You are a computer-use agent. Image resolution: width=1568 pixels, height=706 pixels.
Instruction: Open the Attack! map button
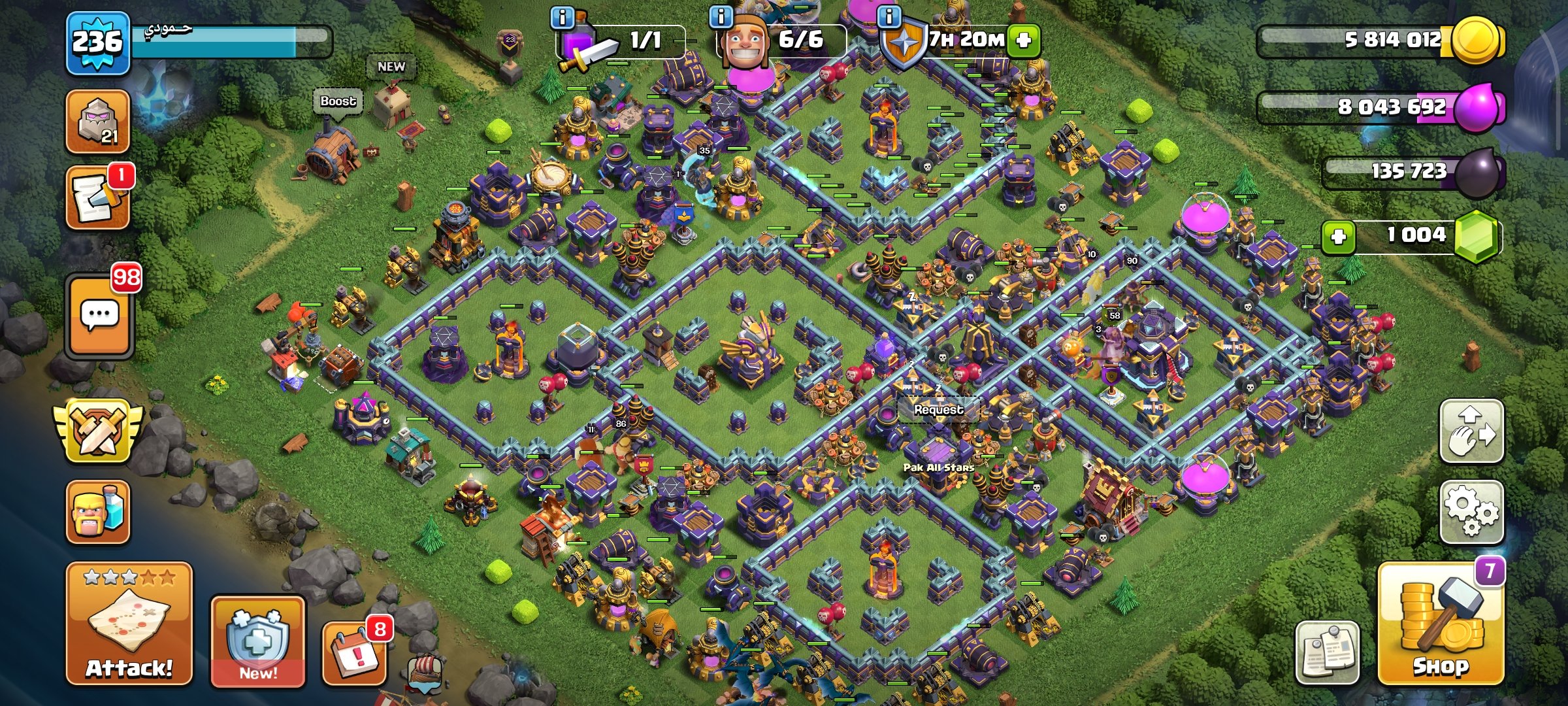129,624
